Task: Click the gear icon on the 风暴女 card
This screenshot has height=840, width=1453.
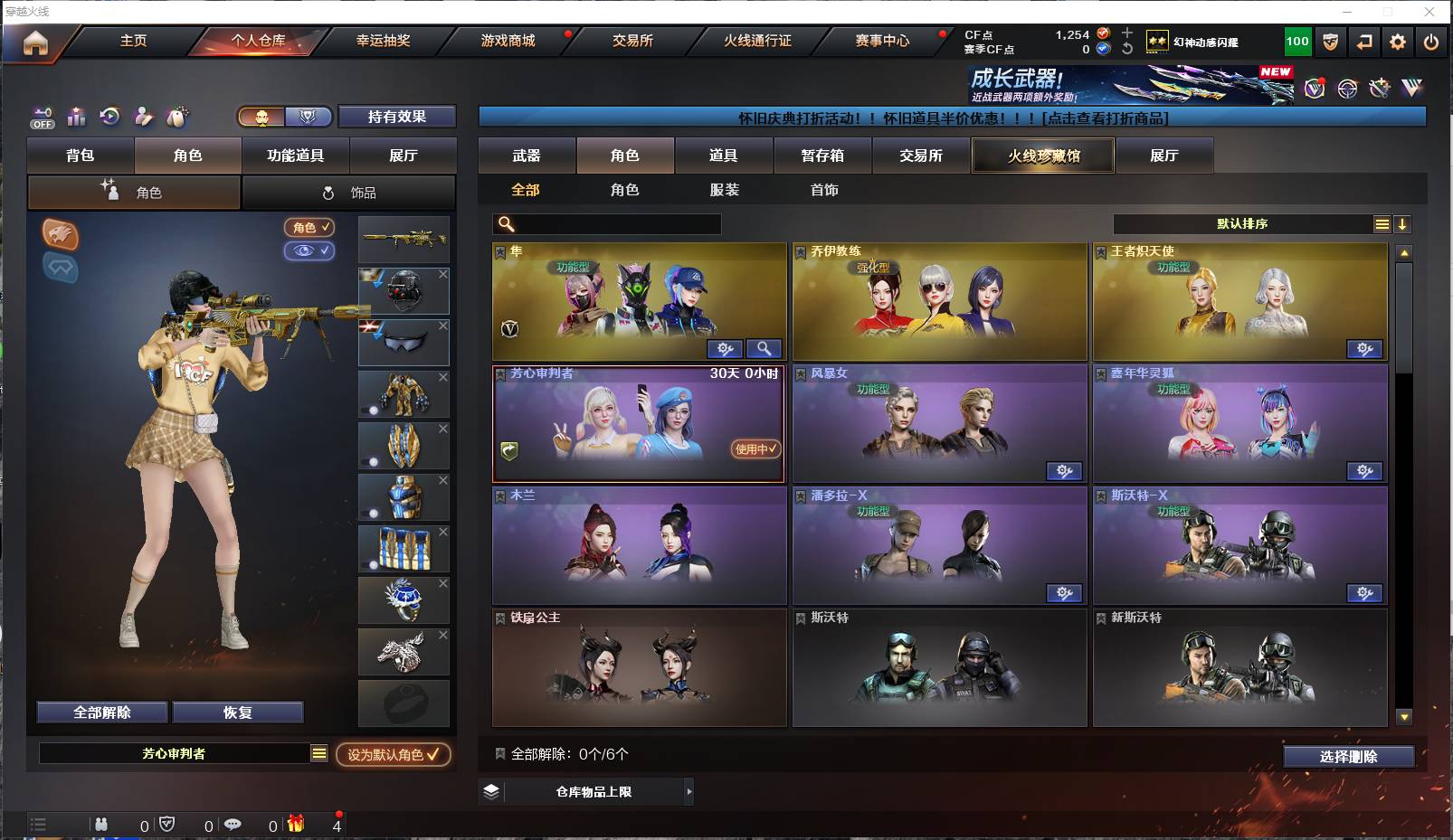Action: pos(1065,471)
